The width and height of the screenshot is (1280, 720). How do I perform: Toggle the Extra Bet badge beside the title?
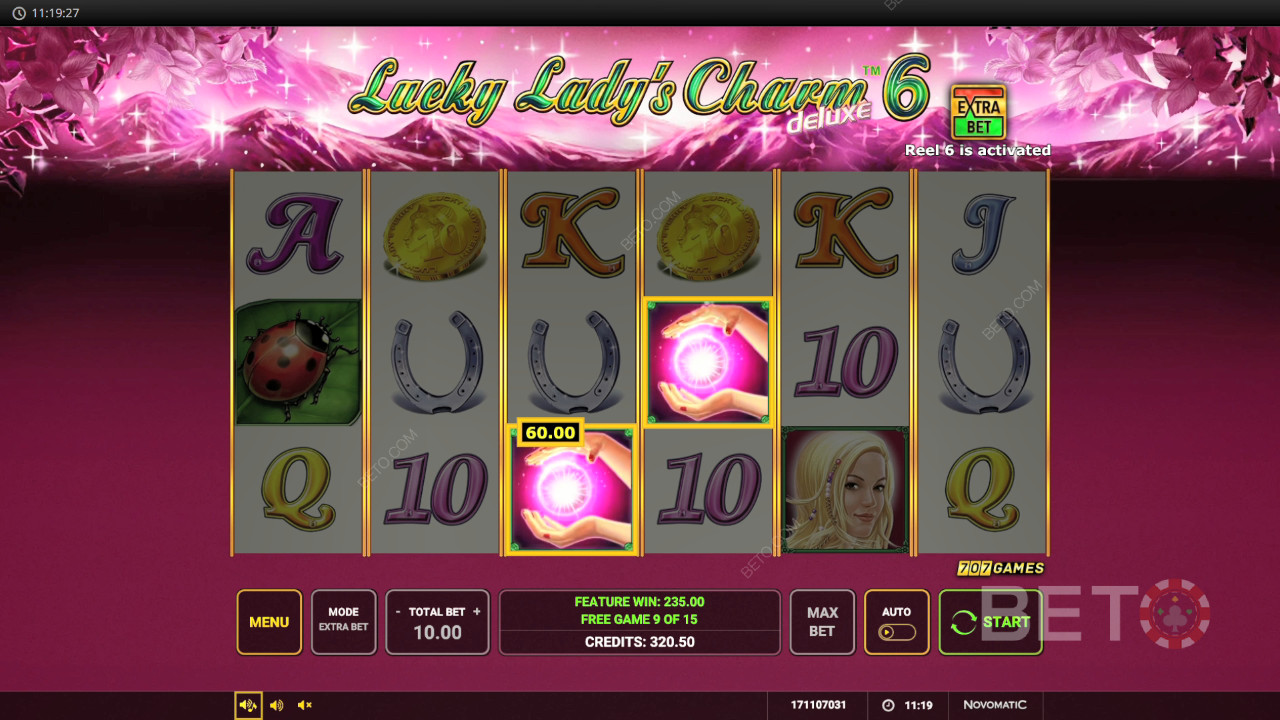tap(978, 112)
